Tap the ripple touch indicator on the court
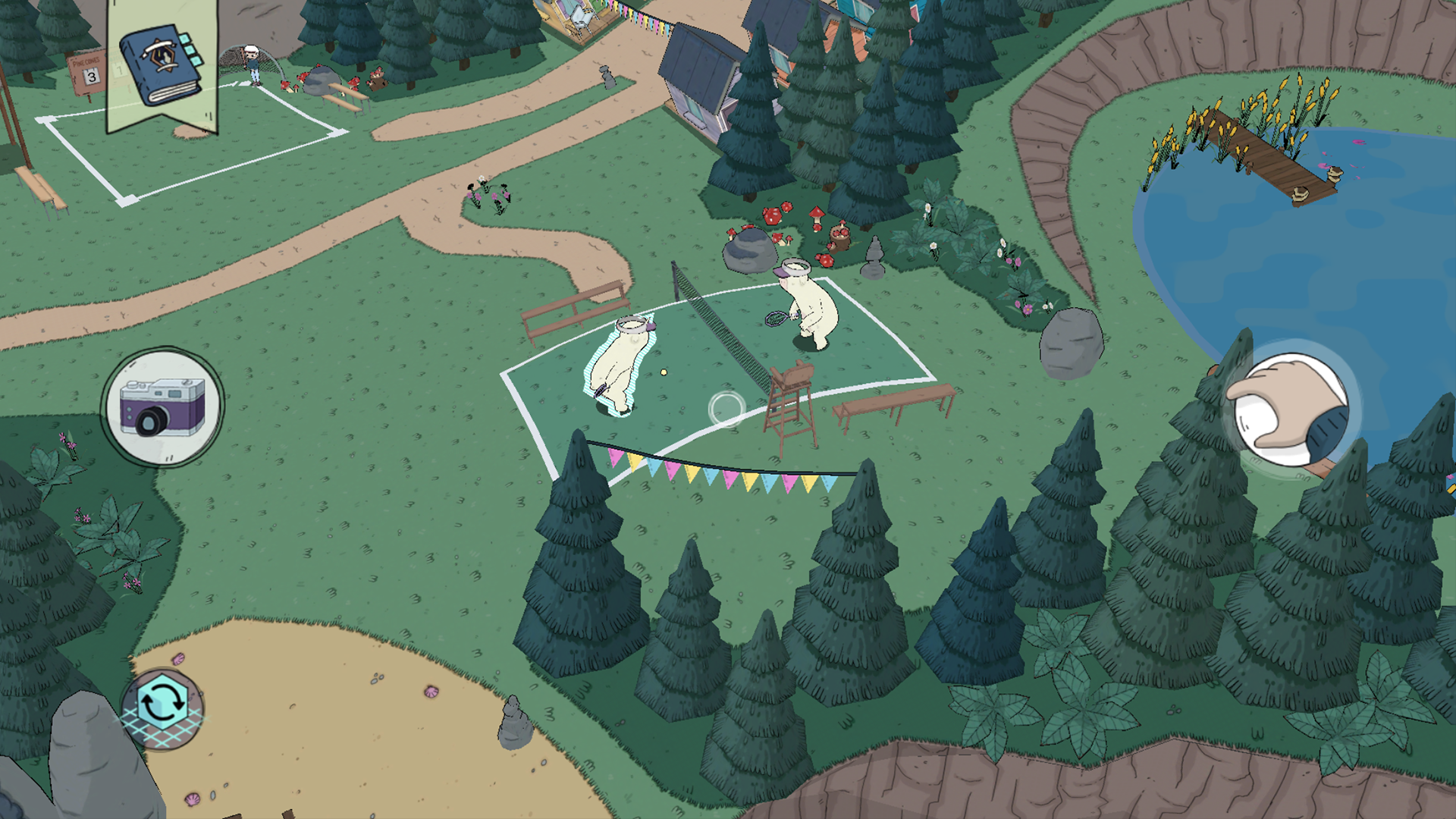The height and width of the screenshot is (819, 1456). click(724, 409)
